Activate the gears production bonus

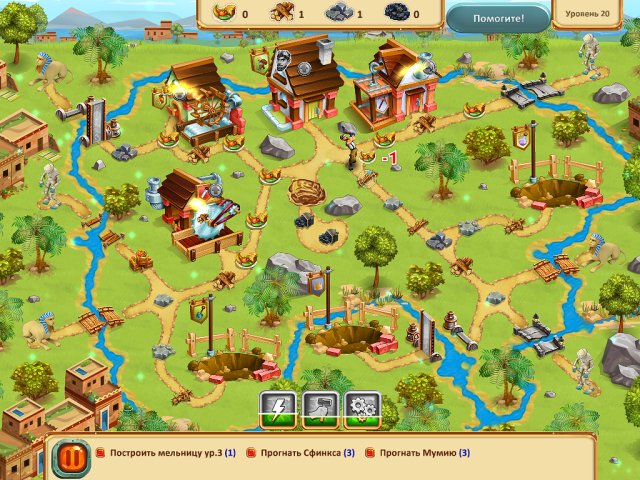(x=362, y=410)
